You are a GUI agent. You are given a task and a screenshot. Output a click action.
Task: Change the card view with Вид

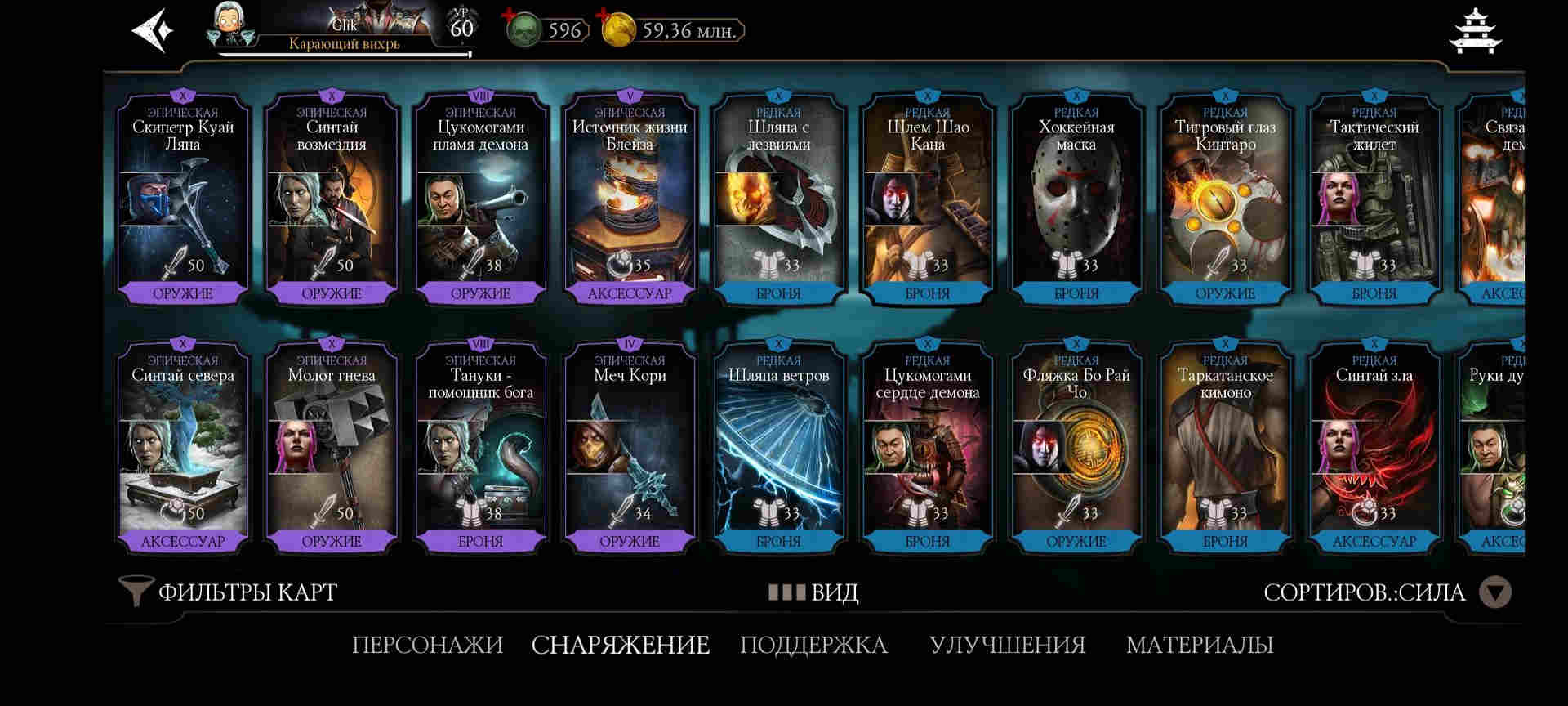[x=813, y=592]
